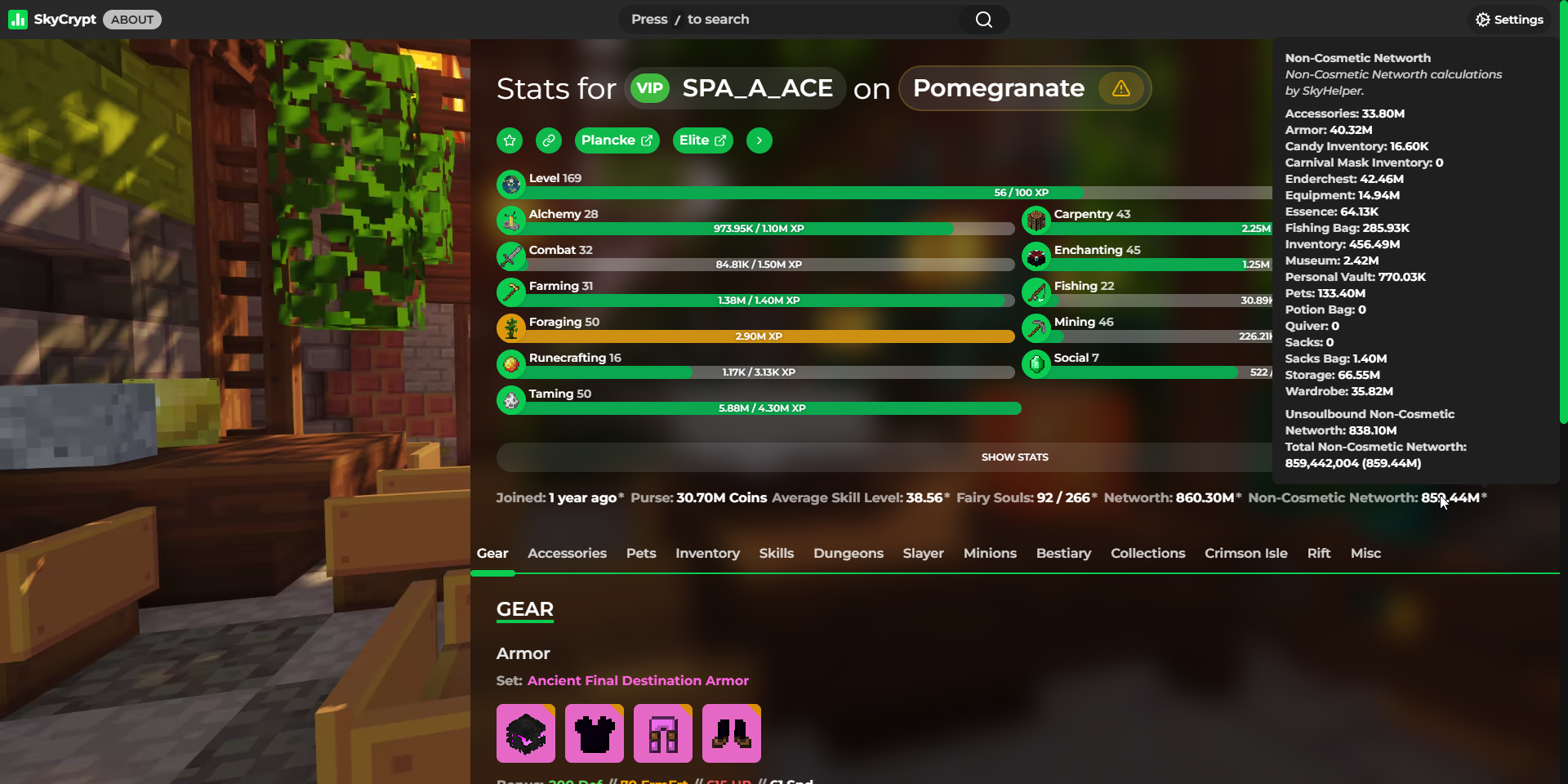1568x784 pixels.
Task: Click the search bar input
Action: (792, 20)
